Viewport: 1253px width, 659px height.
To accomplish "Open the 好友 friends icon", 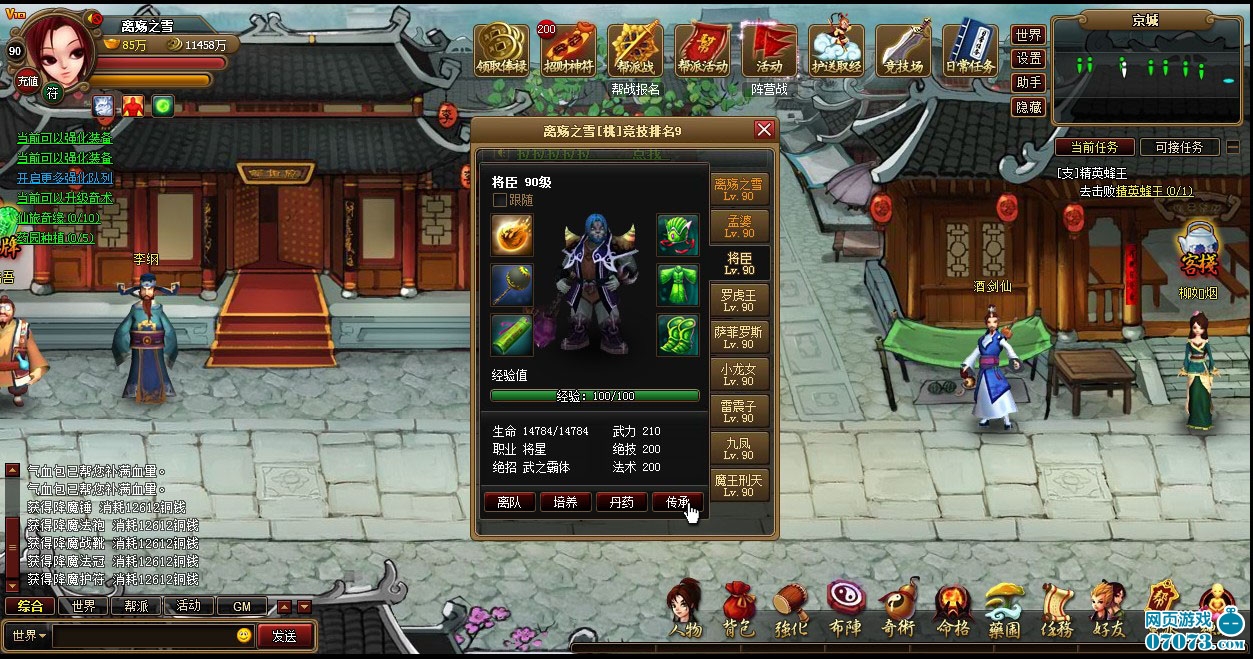I will 1108,610.
